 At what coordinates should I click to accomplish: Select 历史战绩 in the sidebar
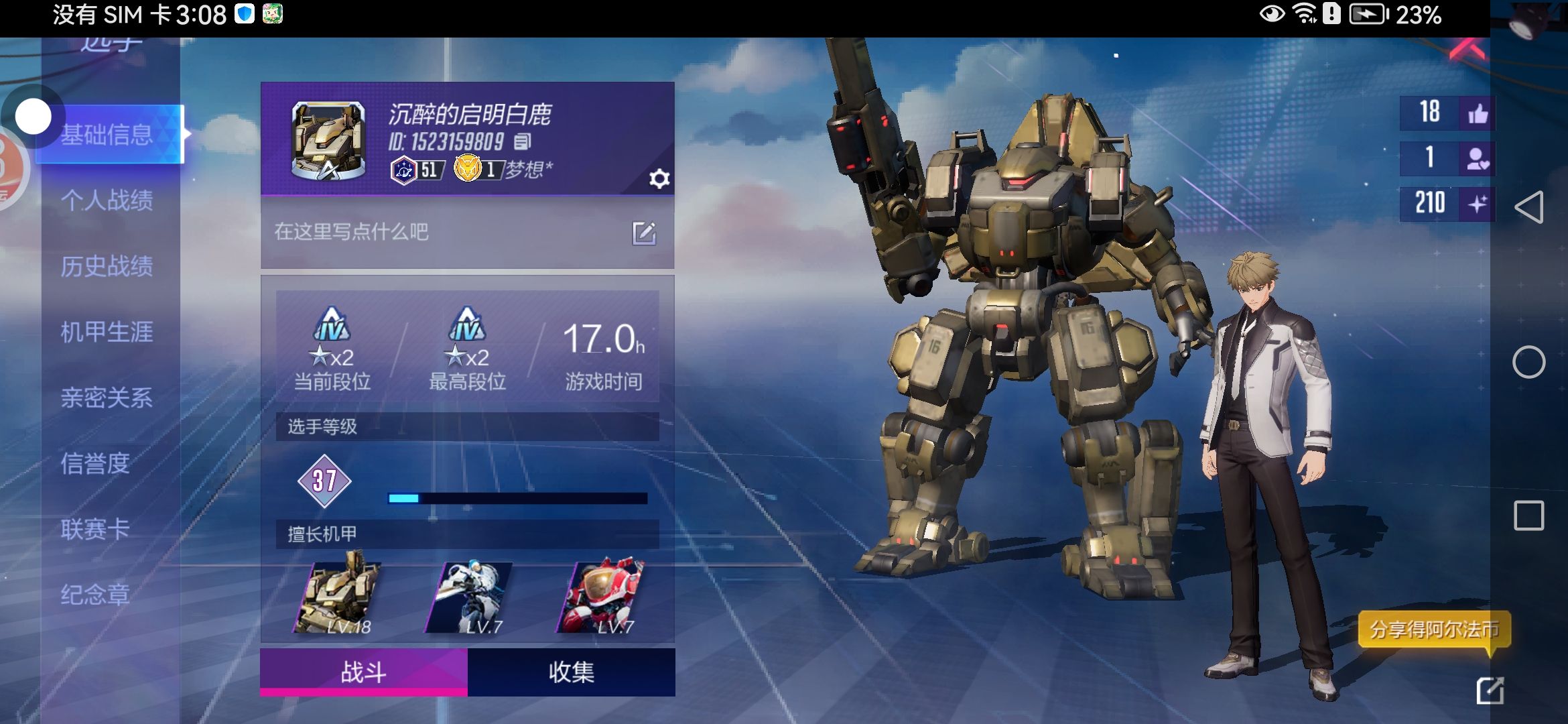tap(107, 266)
